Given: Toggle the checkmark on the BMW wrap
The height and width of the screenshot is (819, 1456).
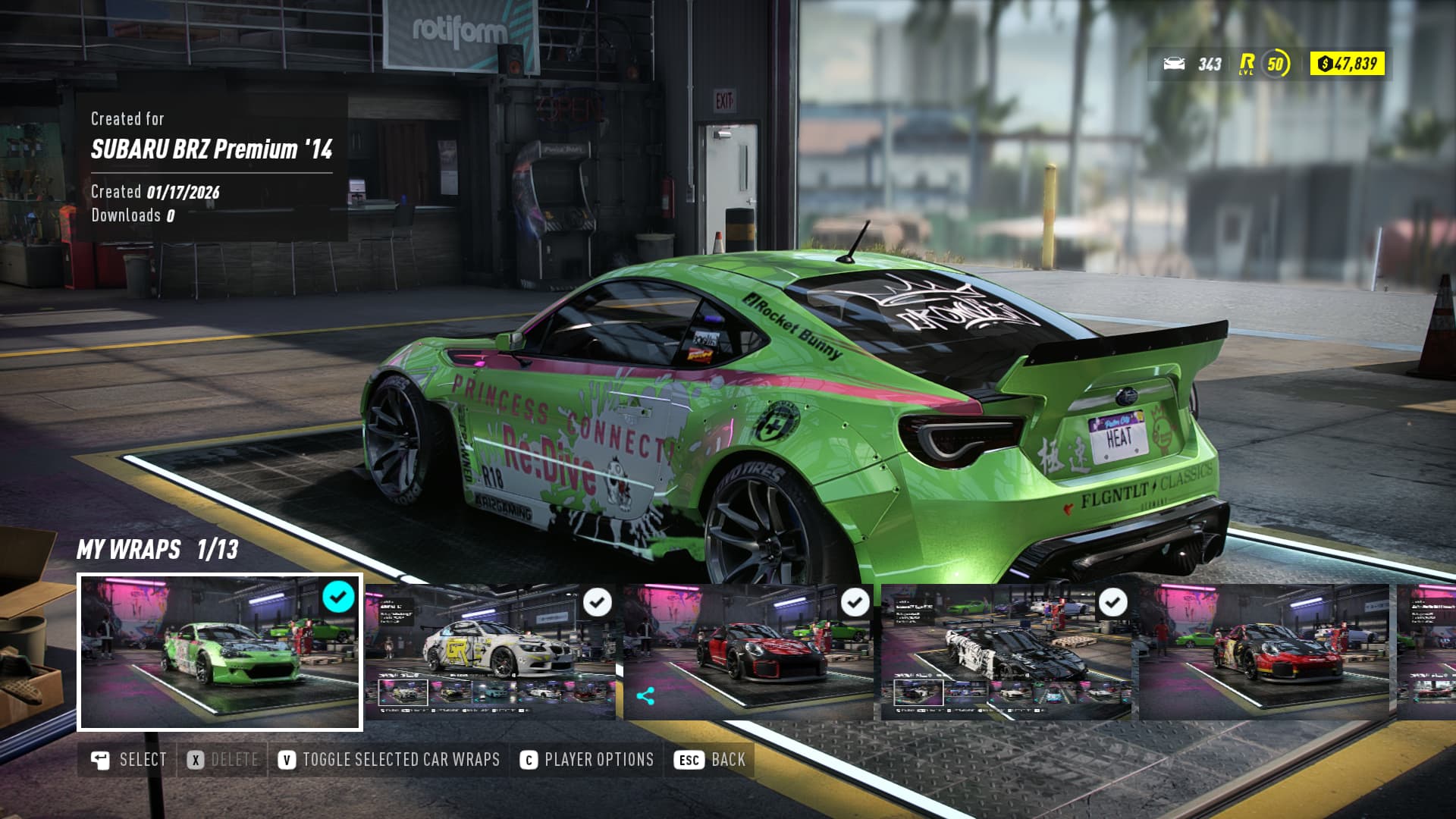Looking at the screenshot, I should tap(597, 603).
